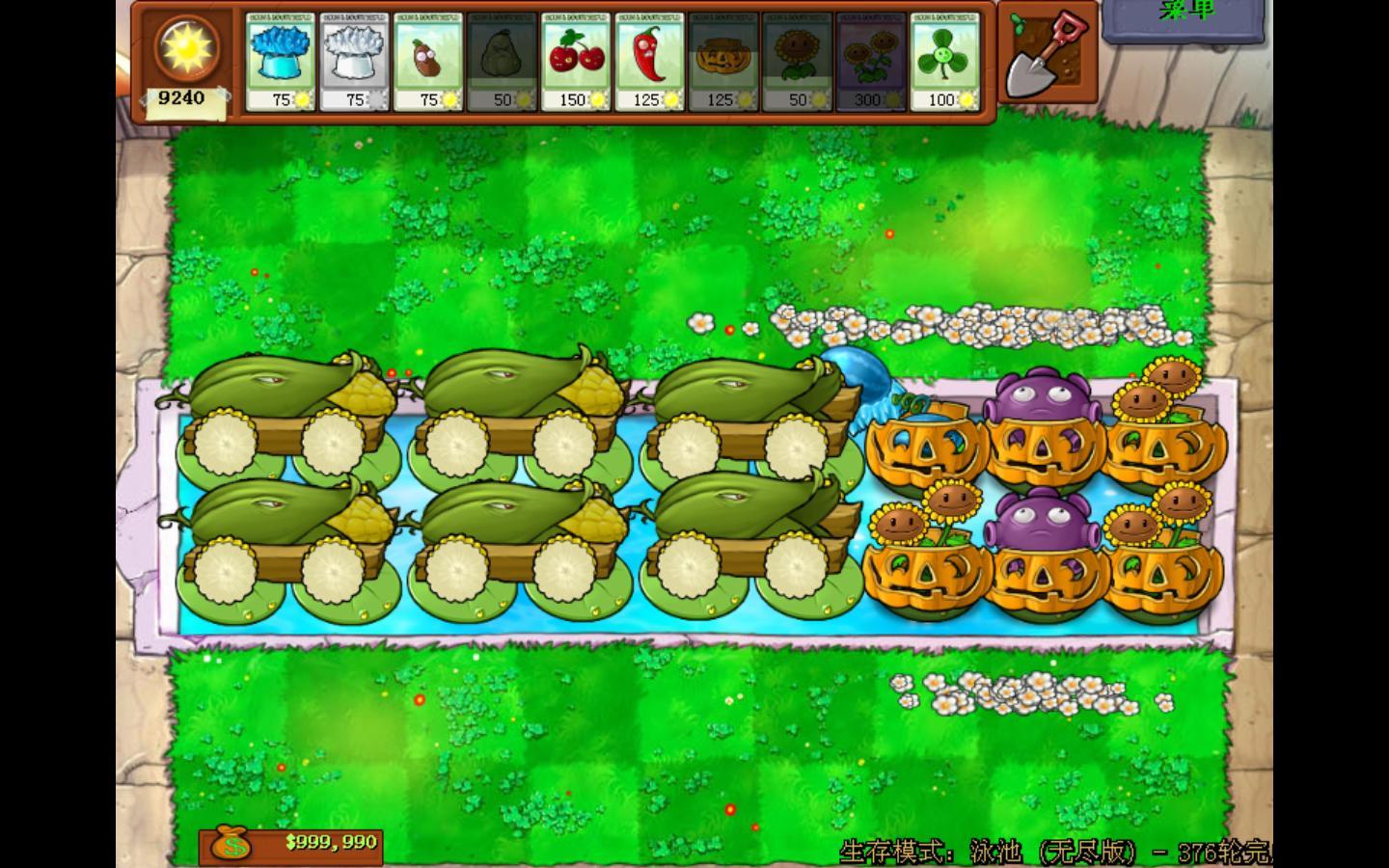Choose the Pumpkin seed packet
1389x868 pixels.
coord(723,62)
